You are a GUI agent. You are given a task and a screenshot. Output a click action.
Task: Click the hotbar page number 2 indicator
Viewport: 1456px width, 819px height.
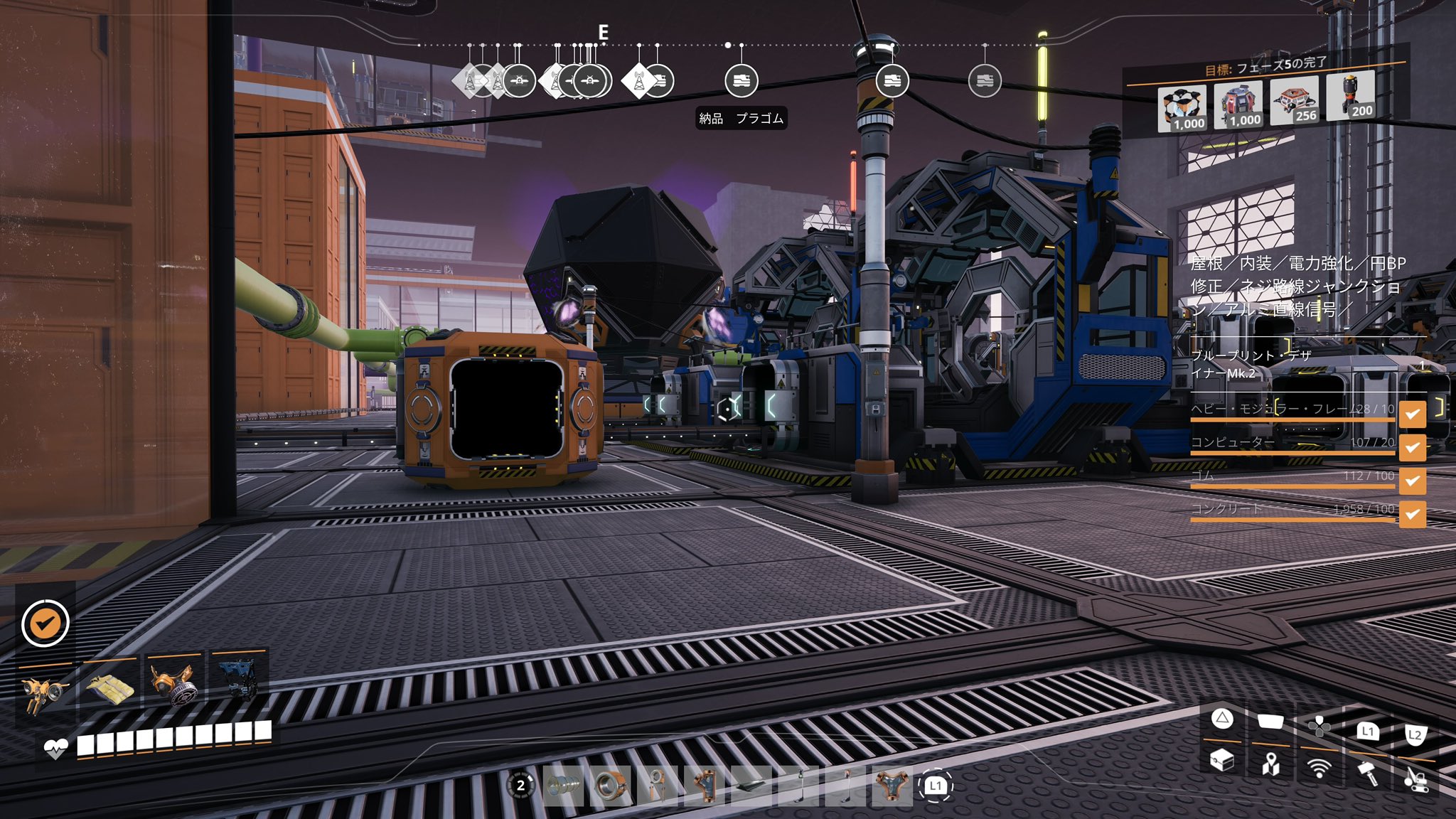coord(521,785)
